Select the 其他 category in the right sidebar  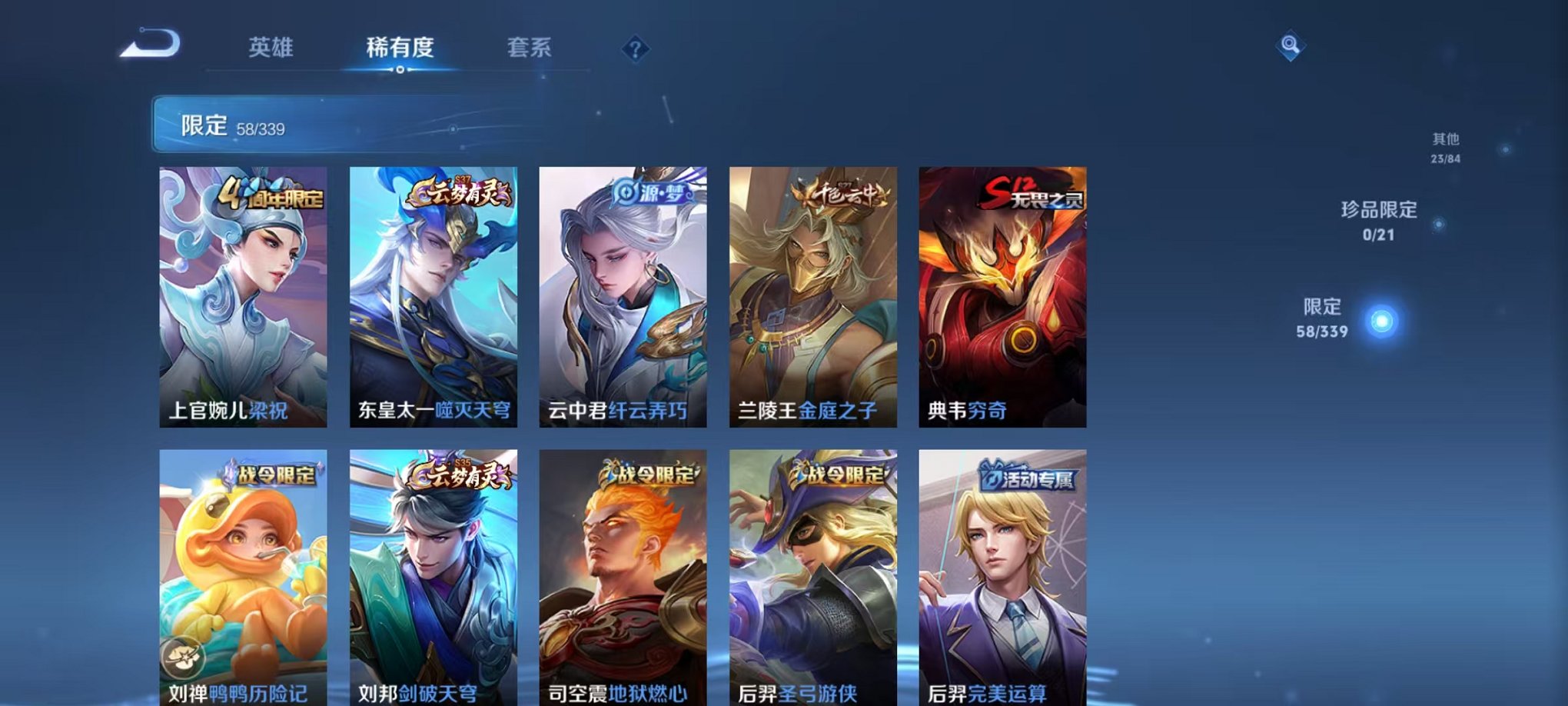tap(1445, 139)
